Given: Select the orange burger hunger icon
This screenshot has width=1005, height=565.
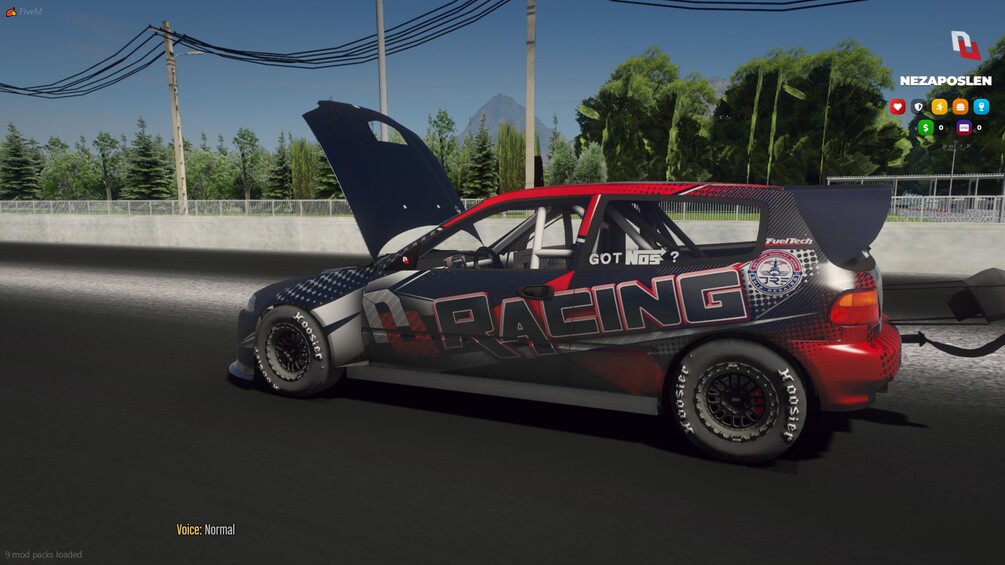Looking at the screenshot, I should click(960, 106).
